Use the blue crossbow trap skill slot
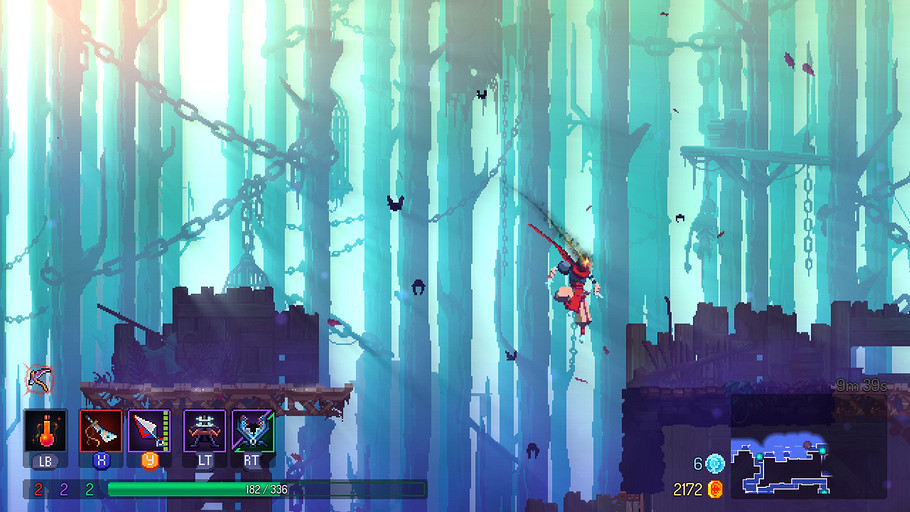 point(252,432)
